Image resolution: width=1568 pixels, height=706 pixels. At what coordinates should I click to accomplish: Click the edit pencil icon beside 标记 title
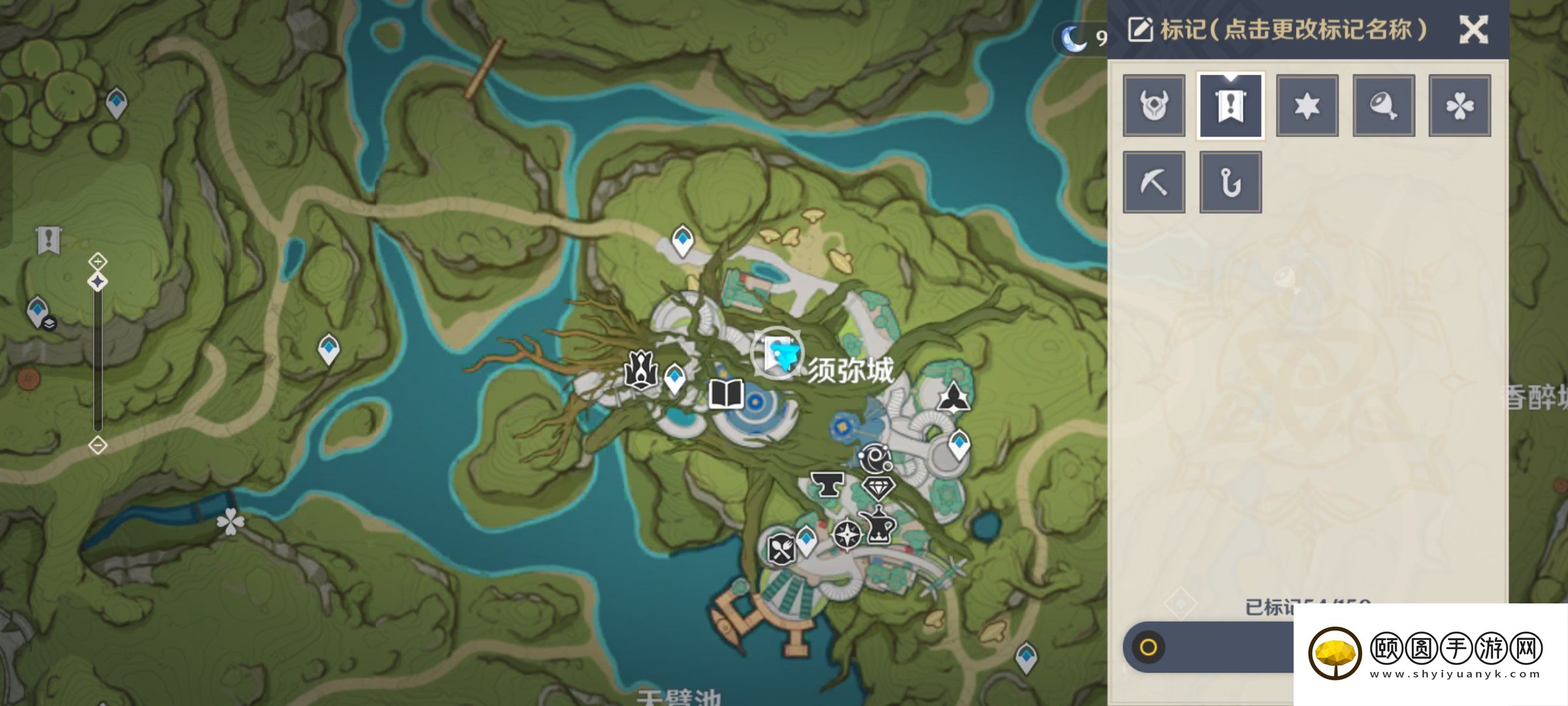click(1140, 30)
